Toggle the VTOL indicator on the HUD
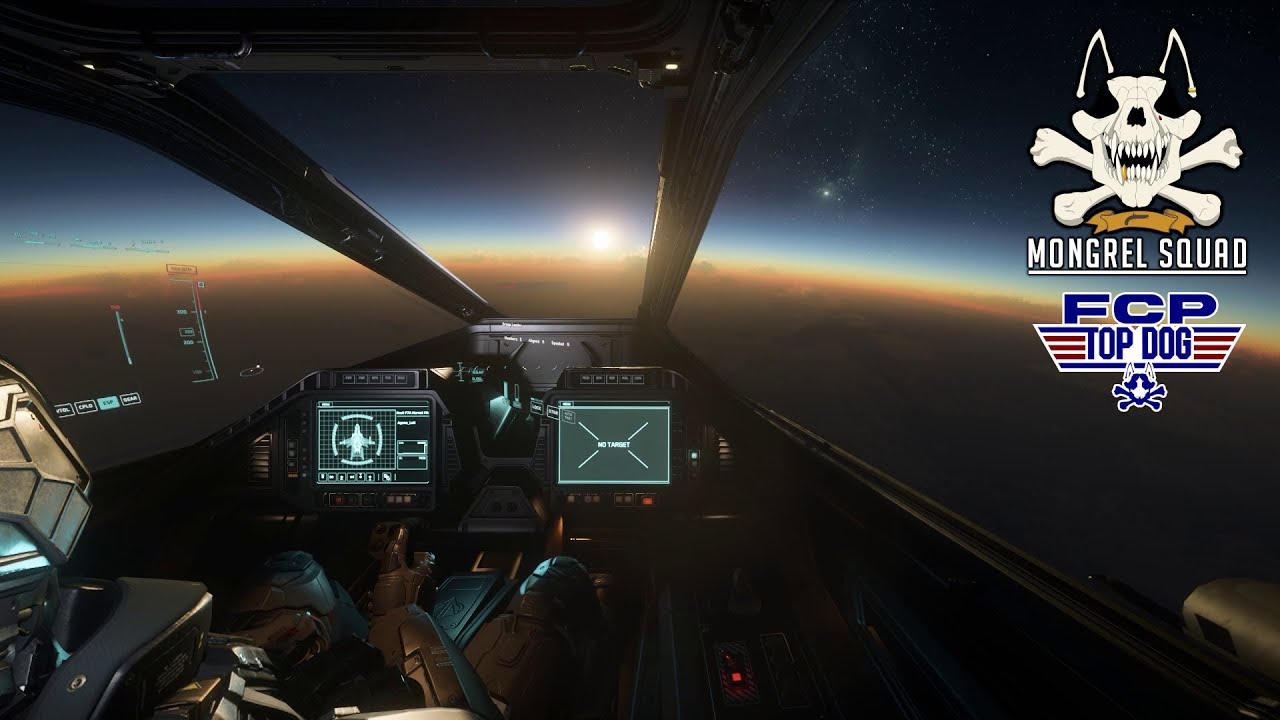The width and height of the screenshot is (1280, 720). point(62,410)
